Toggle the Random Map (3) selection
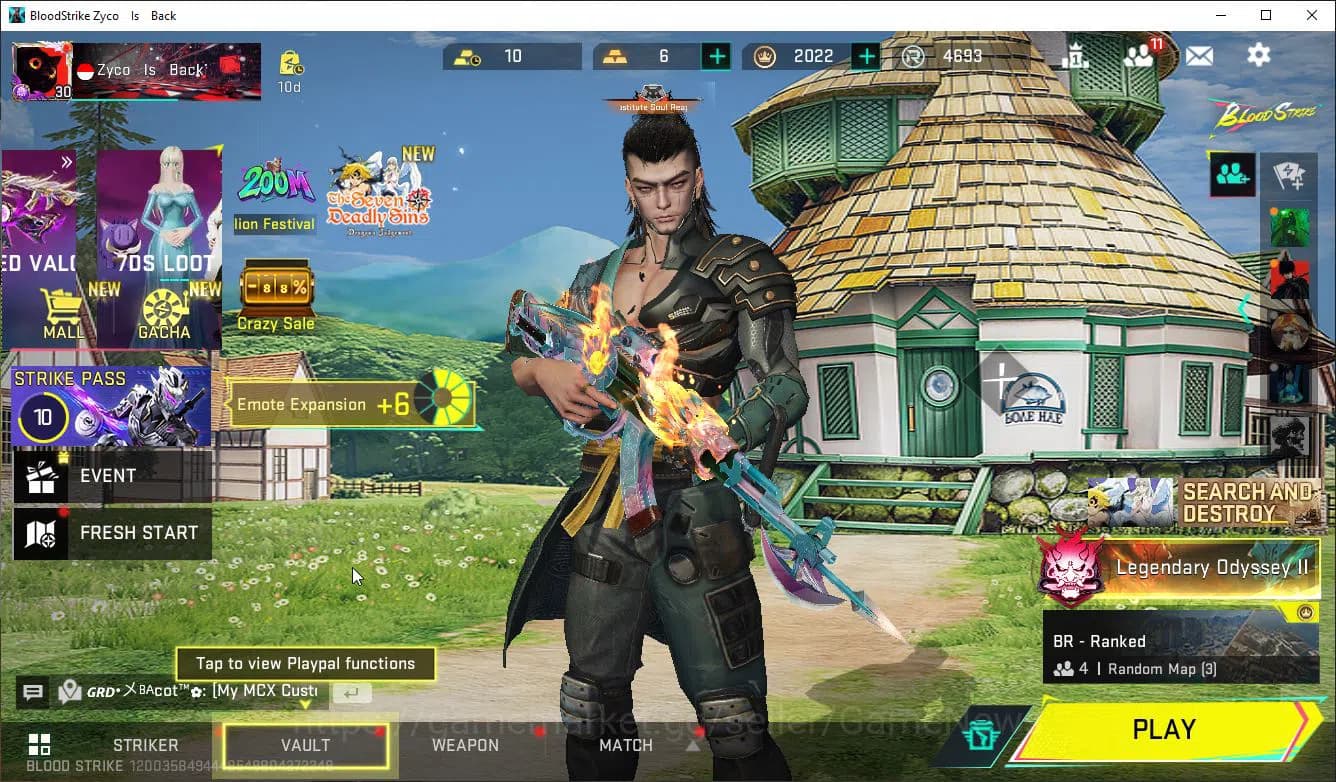 [1163, 668]
